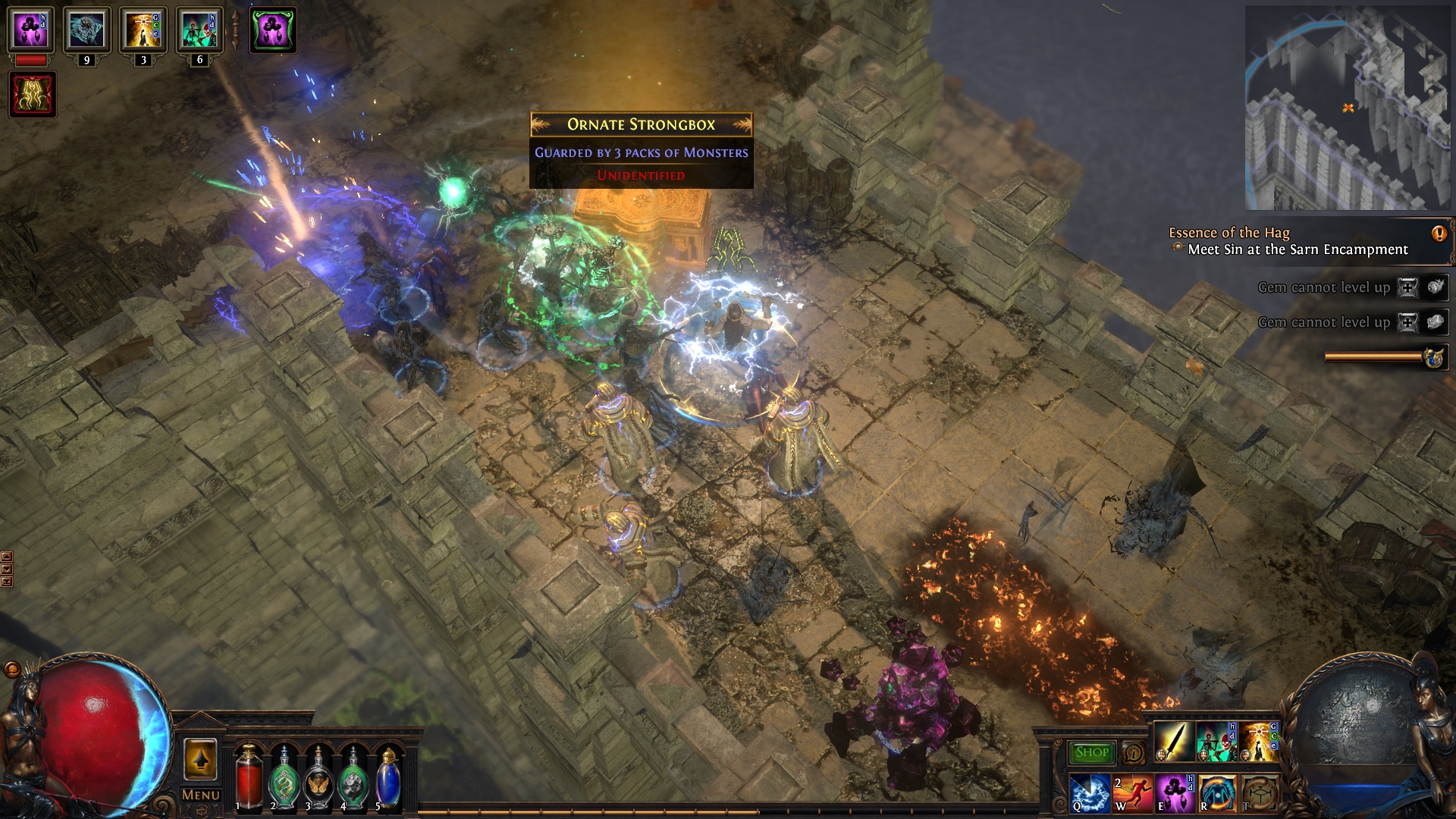Open the green Shop button
This screenshot has height=819, width=1456.
click(1091, 752)
